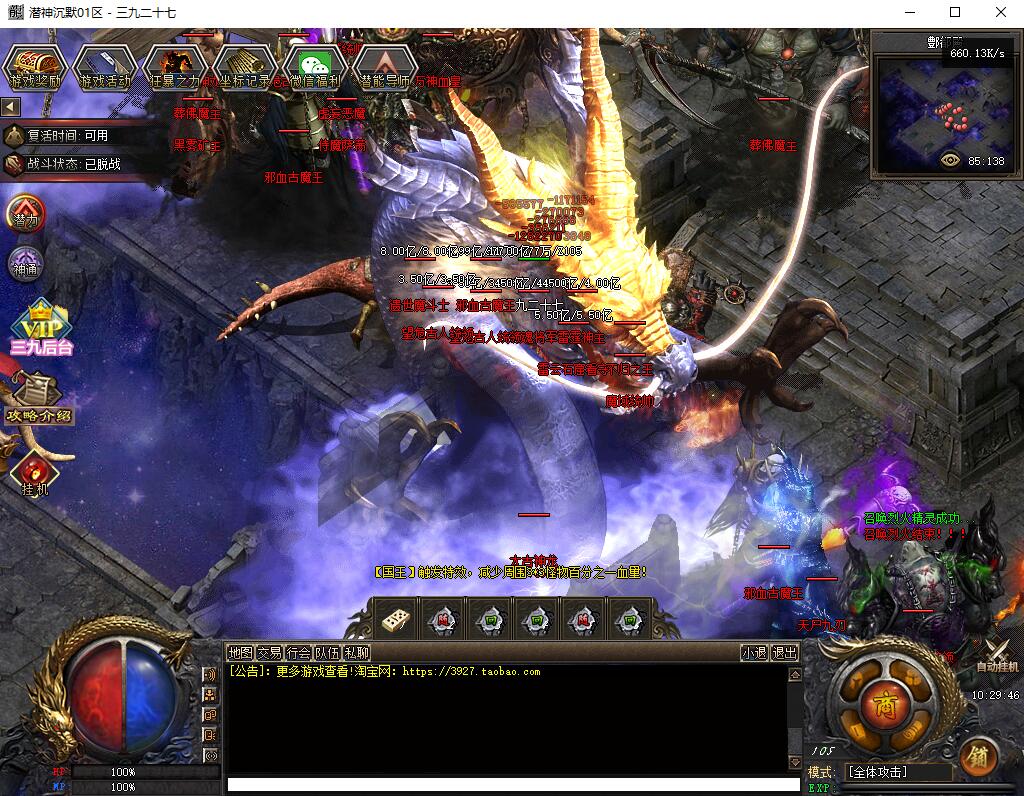Collapse the left panel with the arrow
This screenshot has height=796, width=1024.
(x=11, y=106)
